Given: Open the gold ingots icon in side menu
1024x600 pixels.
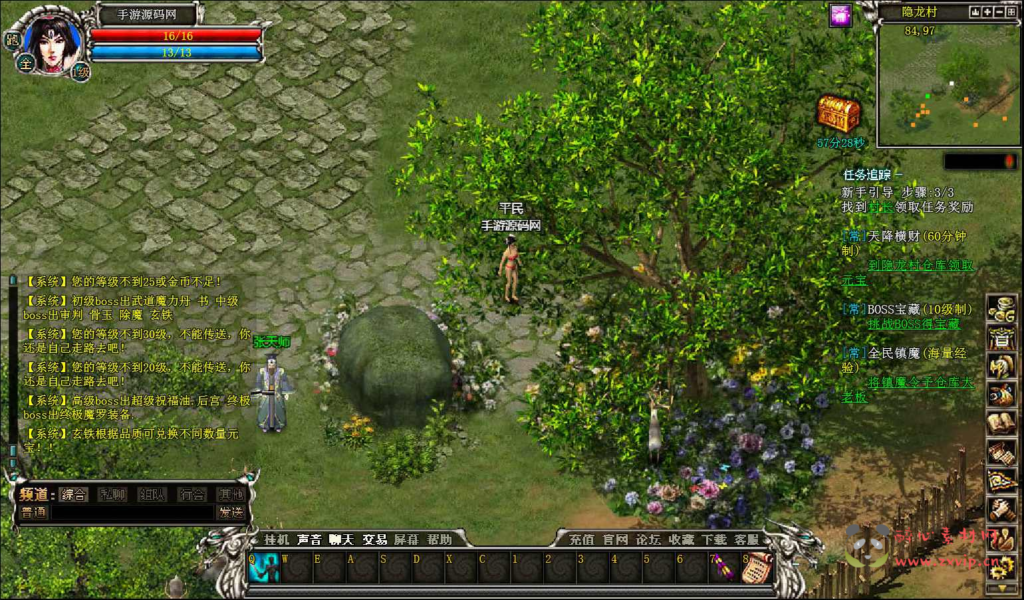Looking at the screenshot, I should tap(1001, 309).
